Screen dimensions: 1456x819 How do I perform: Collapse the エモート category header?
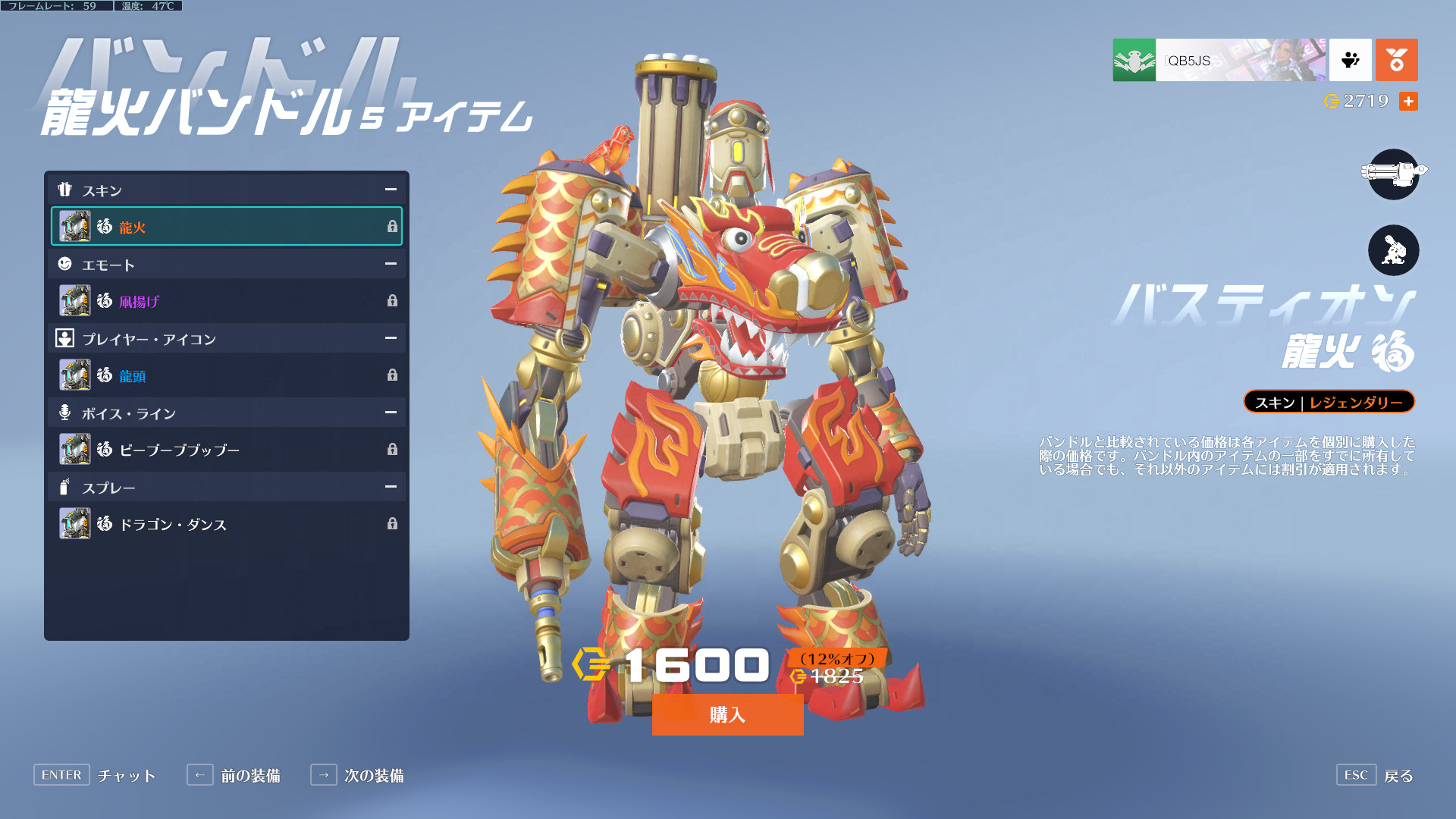click(390, 264)
